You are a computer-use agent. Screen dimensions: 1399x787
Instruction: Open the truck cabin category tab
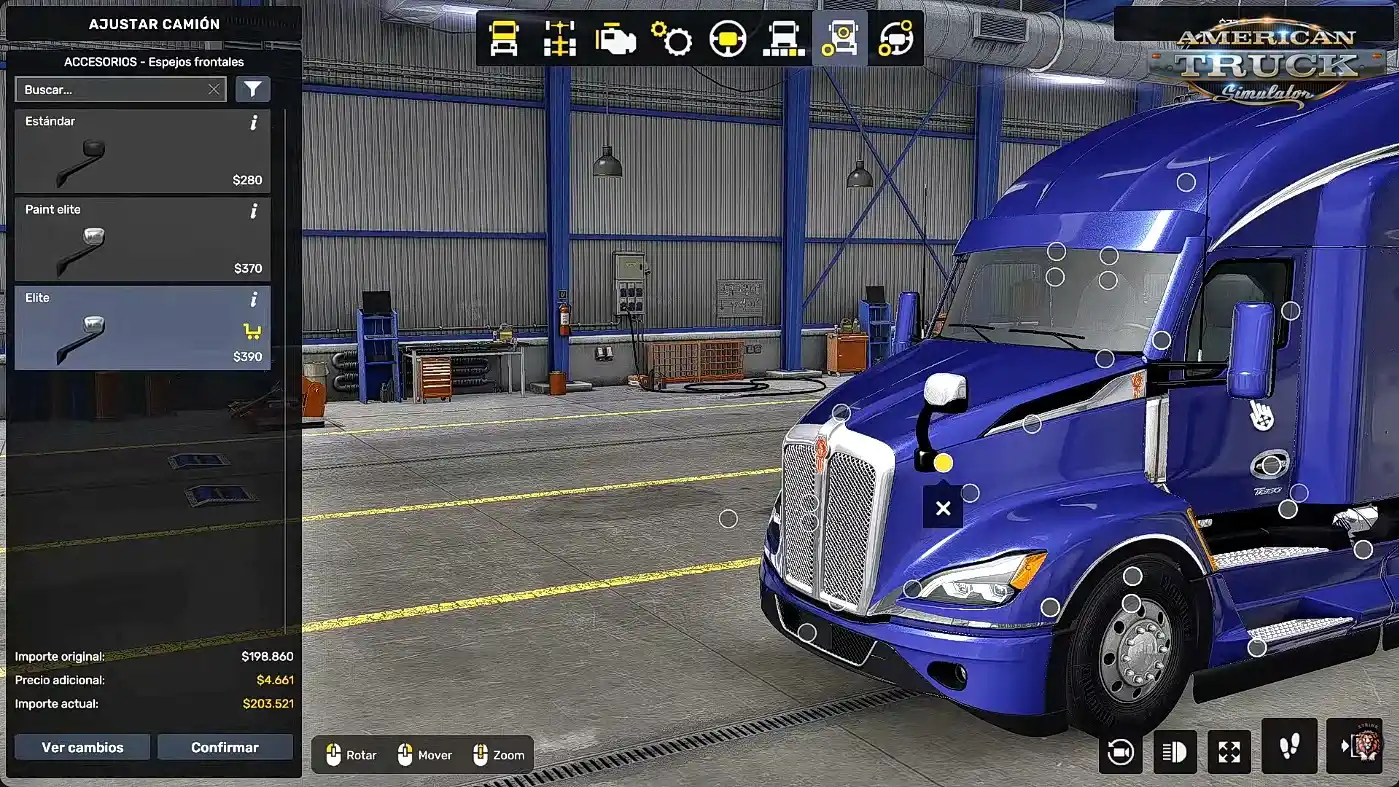[504, 39]
